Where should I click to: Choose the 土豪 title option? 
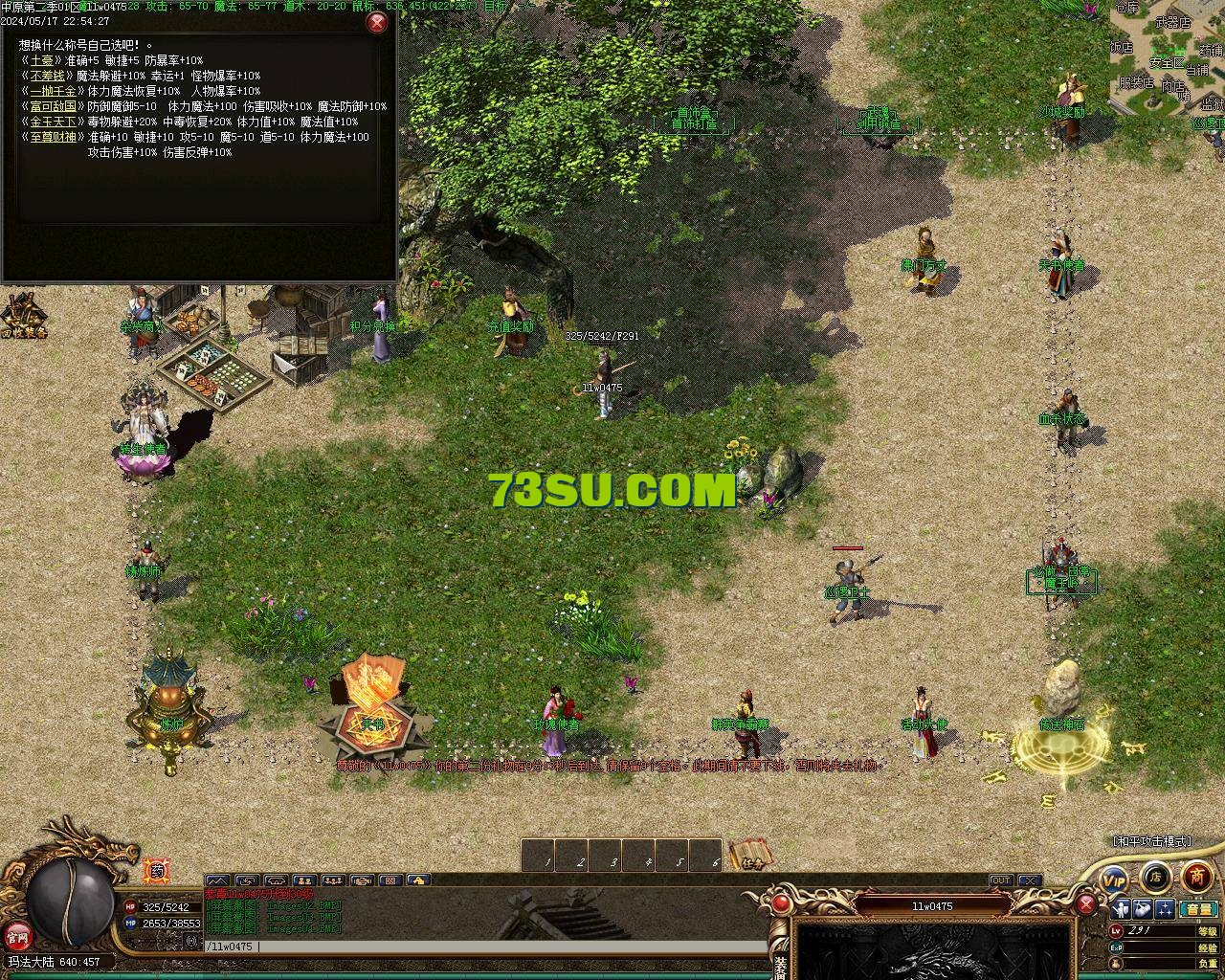pos(42,60)
